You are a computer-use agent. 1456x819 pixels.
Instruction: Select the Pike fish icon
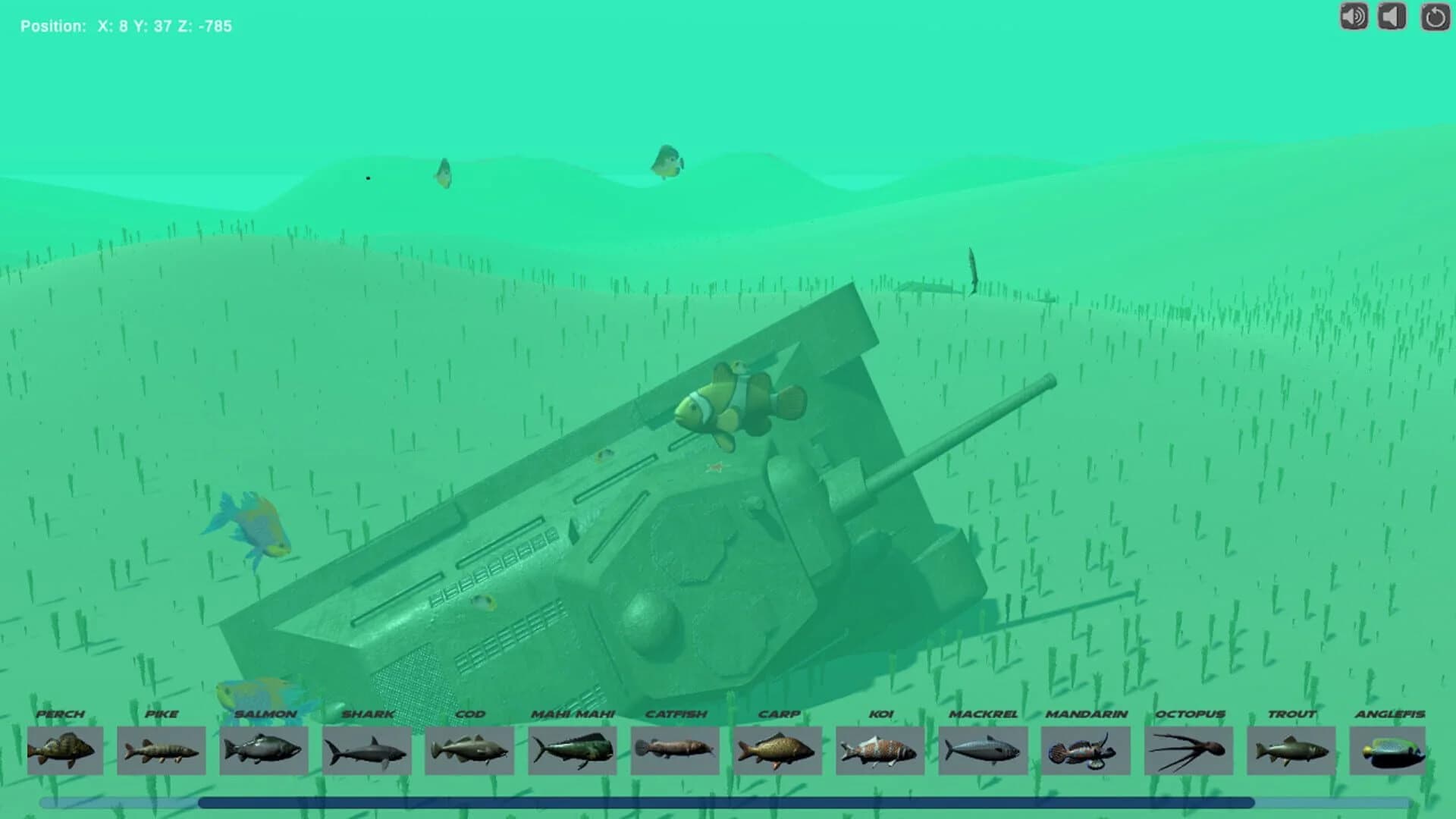[161, 749]
